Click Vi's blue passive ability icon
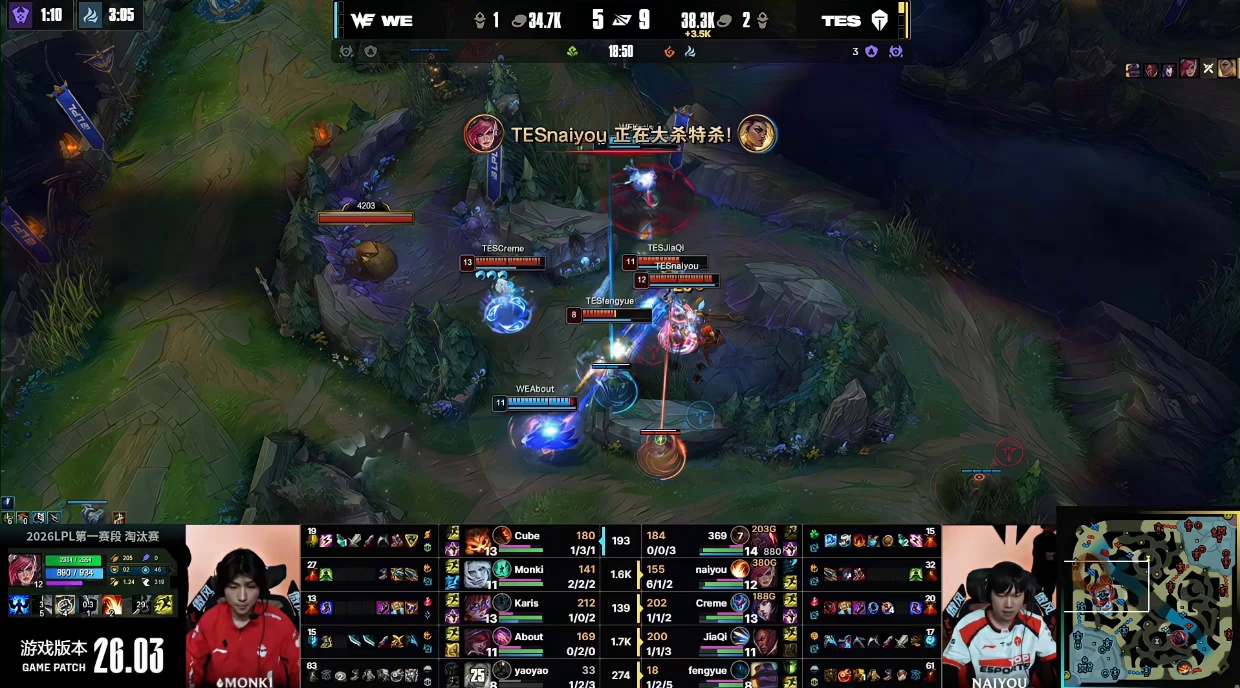Image resolution: width=1240 pixels, height=688 pixels. (19, 605)
